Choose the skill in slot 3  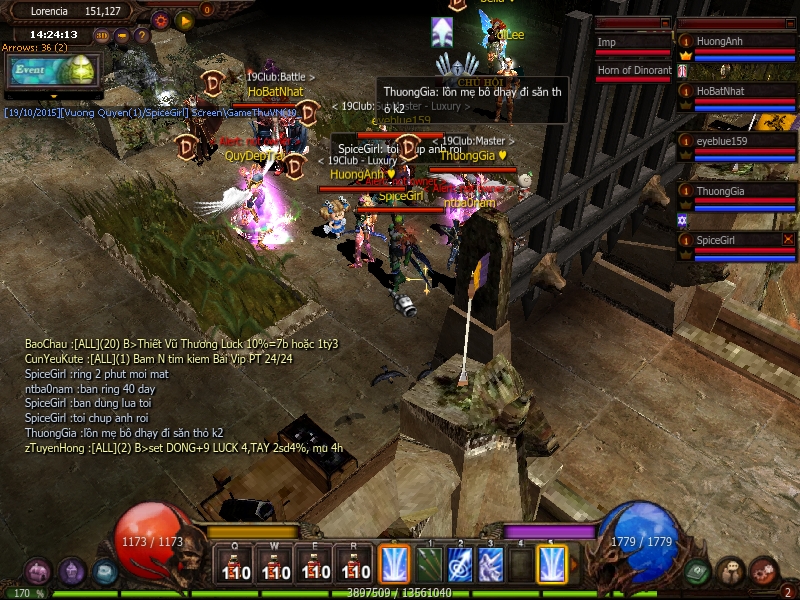(490, 564)
